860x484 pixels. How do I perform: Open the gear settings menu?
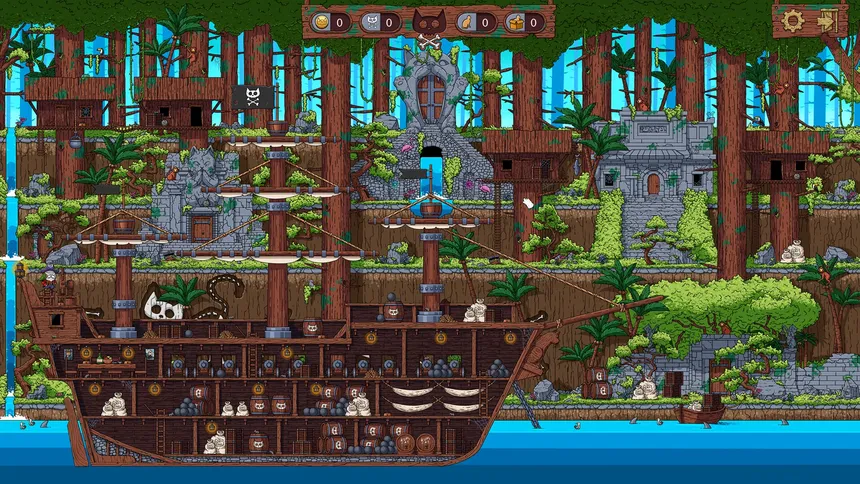[793, 19]
